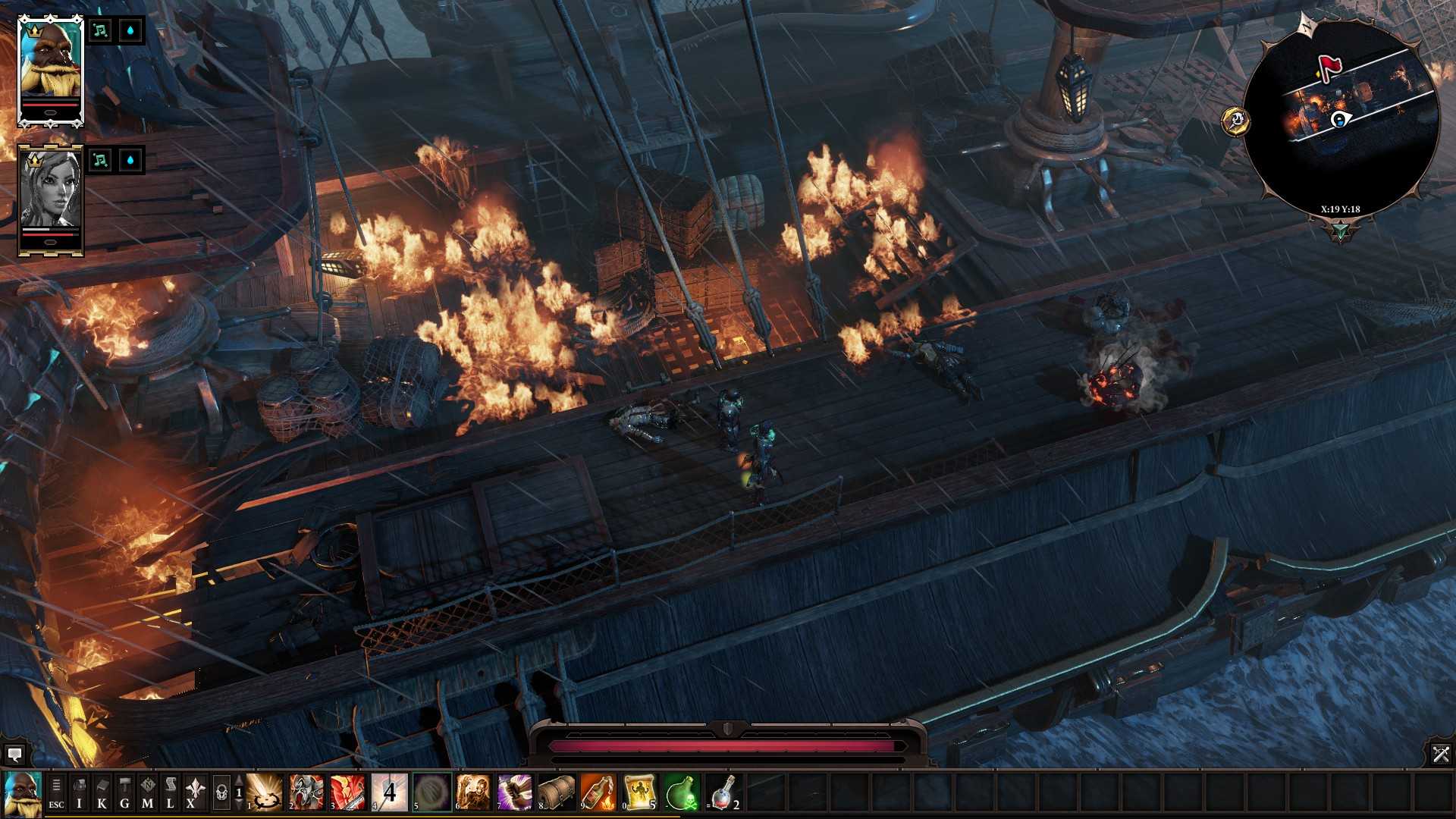Select the bedroll item in slot 8

(x=557, y=793)
